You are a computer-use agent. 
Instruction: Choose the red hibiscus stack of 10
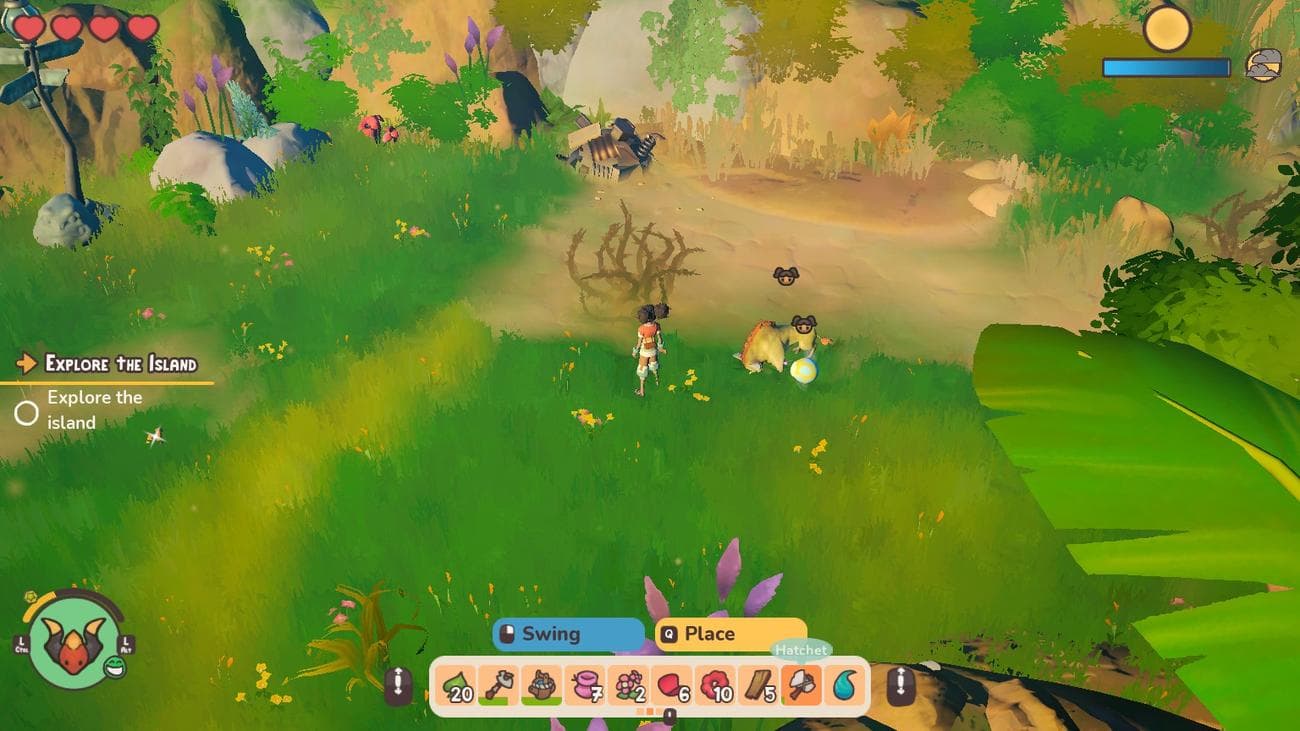tap(715, 686)
